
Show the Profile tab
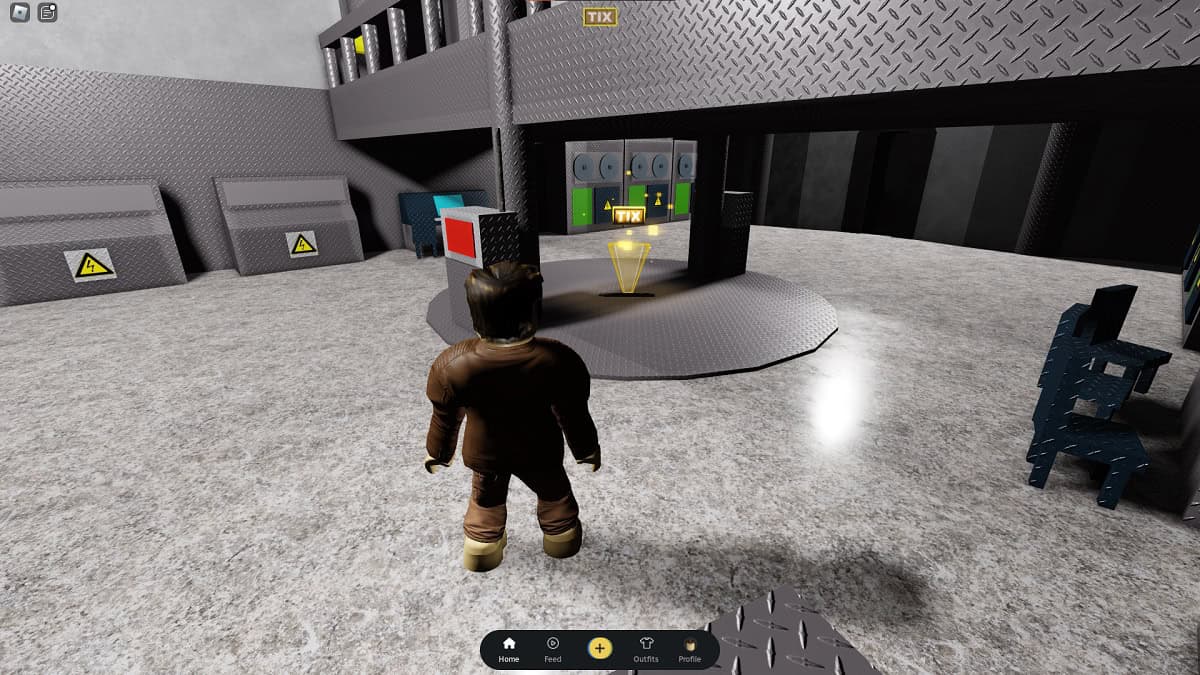pyautogui.click(x=689, y=649)
